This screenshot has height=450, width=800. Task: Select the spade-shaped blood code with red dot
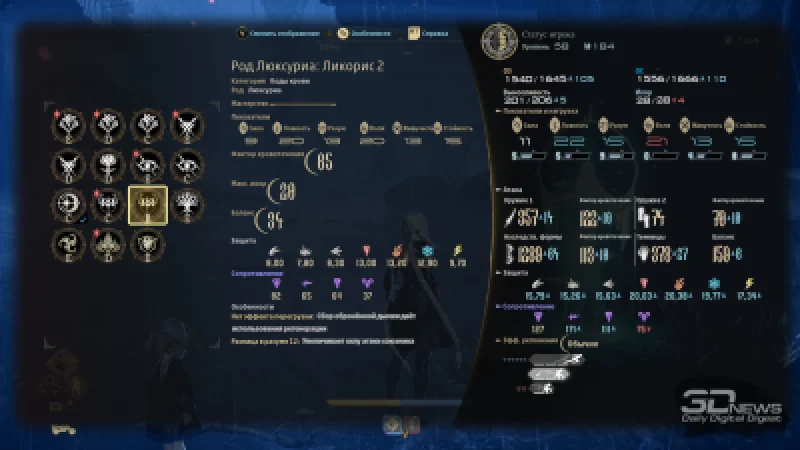(108, 241)
